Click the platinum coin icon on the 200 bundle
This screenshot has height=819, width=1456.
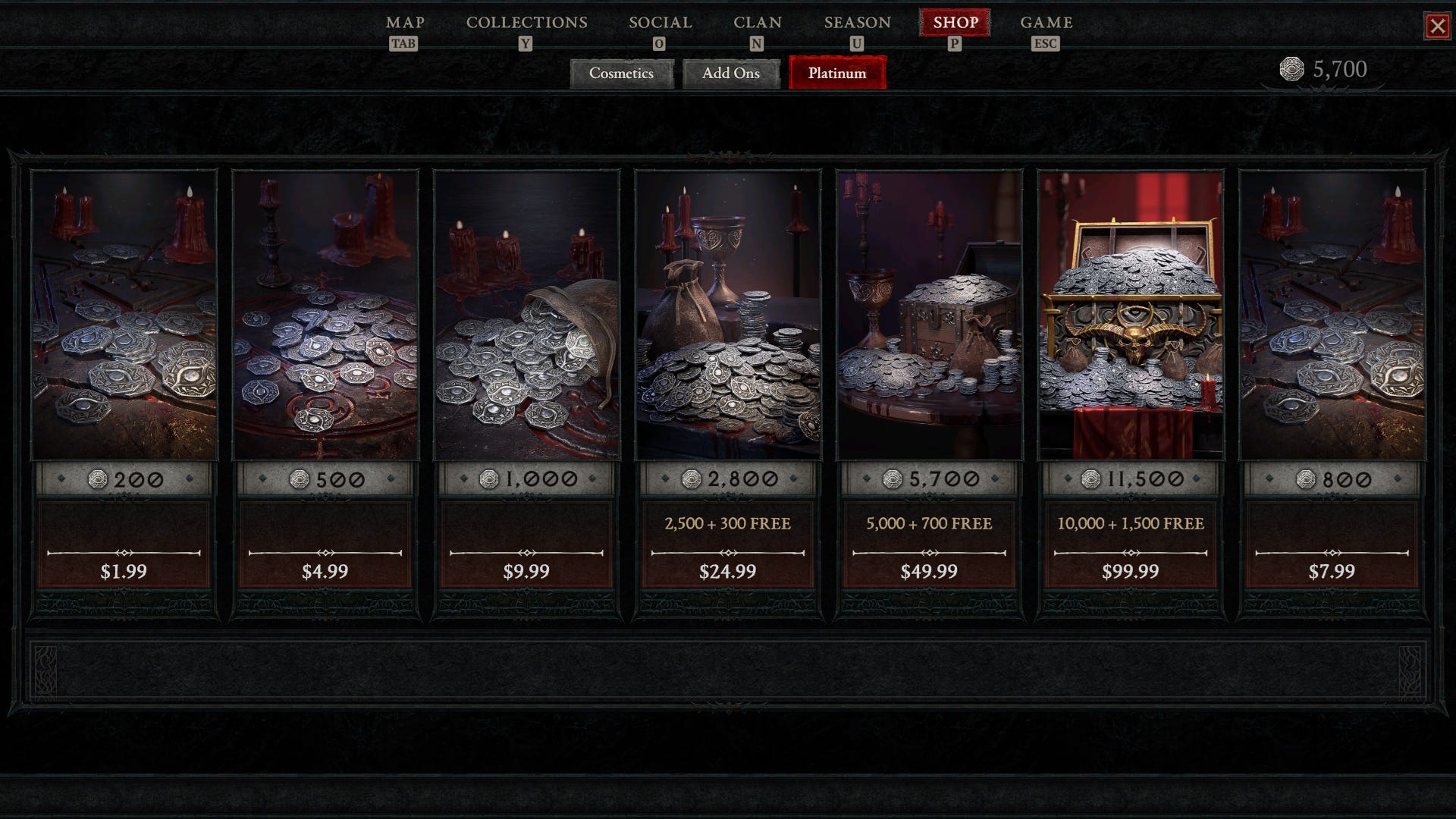pos(99,478)
